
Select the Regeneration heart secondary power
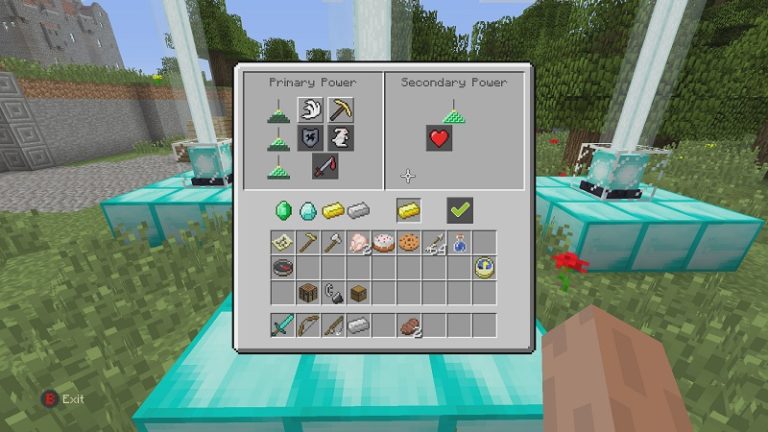[x=439, y=138]
